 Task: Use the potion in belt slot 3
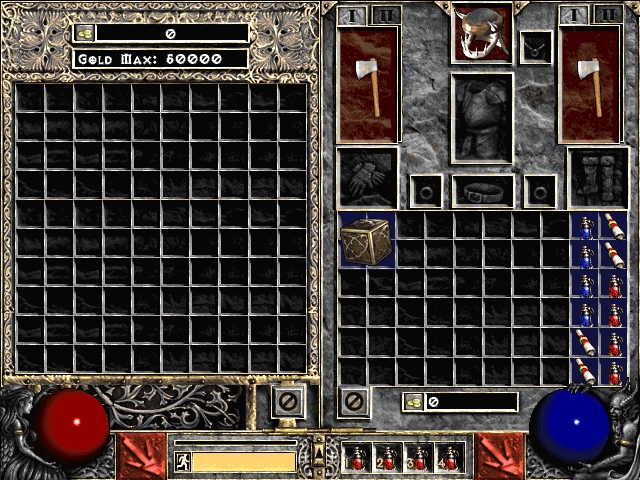418,457
